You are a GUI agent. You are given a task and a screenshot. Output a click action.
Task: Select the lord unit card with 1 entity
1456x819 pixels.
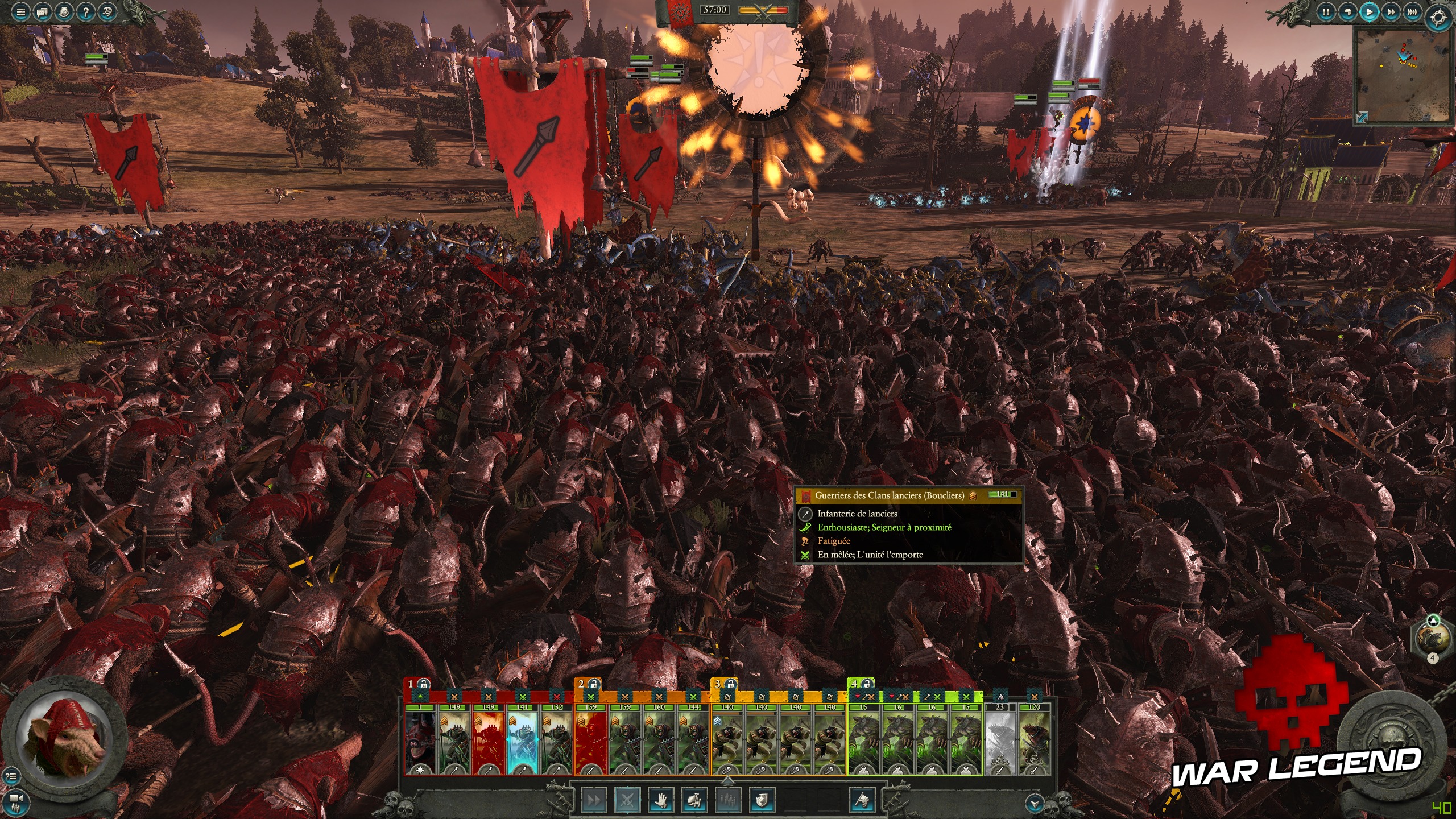(x=420, y=739)
